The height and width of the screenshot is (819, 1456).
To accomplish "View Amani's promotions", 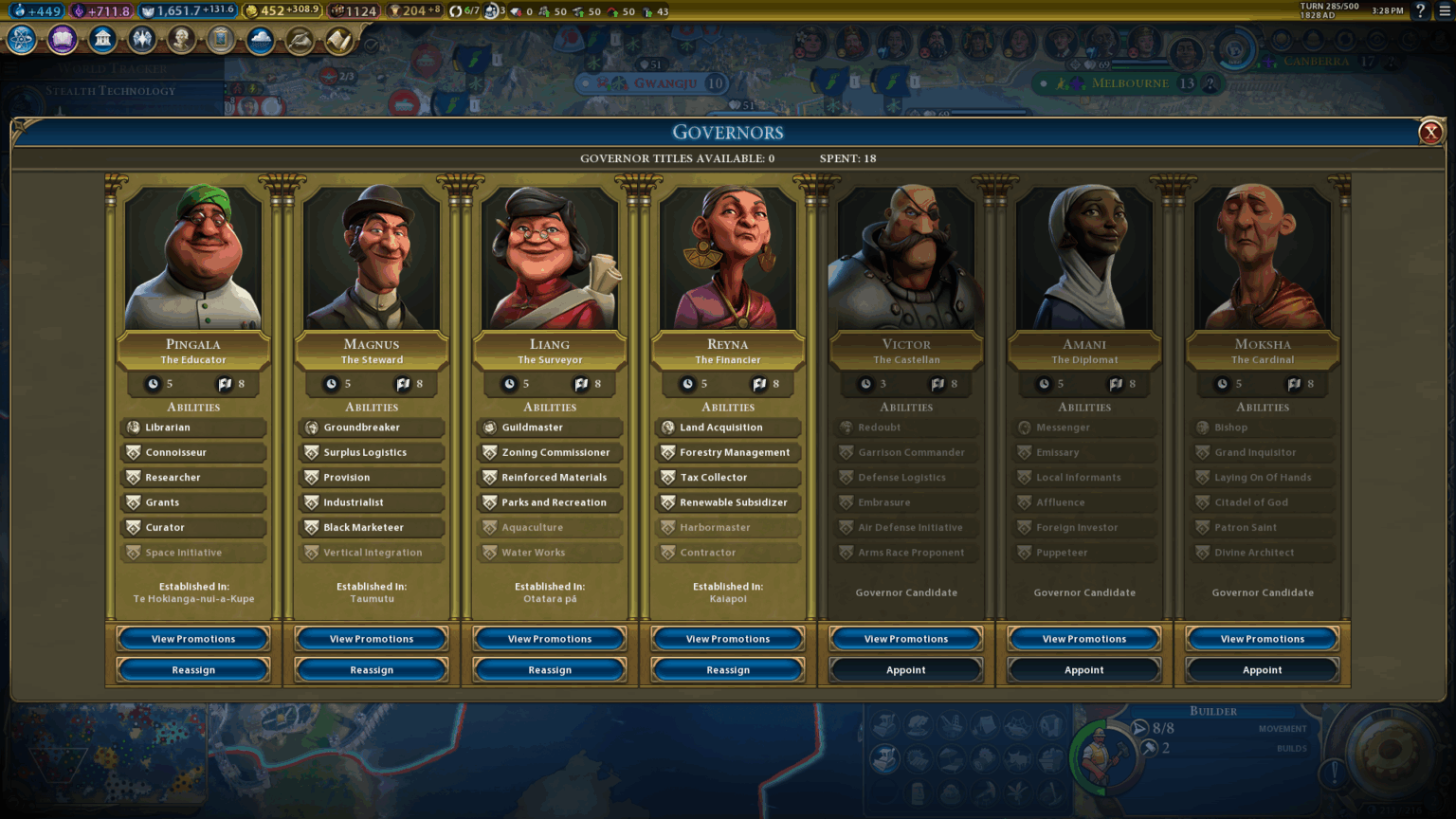I will (x=1084, y=639).
